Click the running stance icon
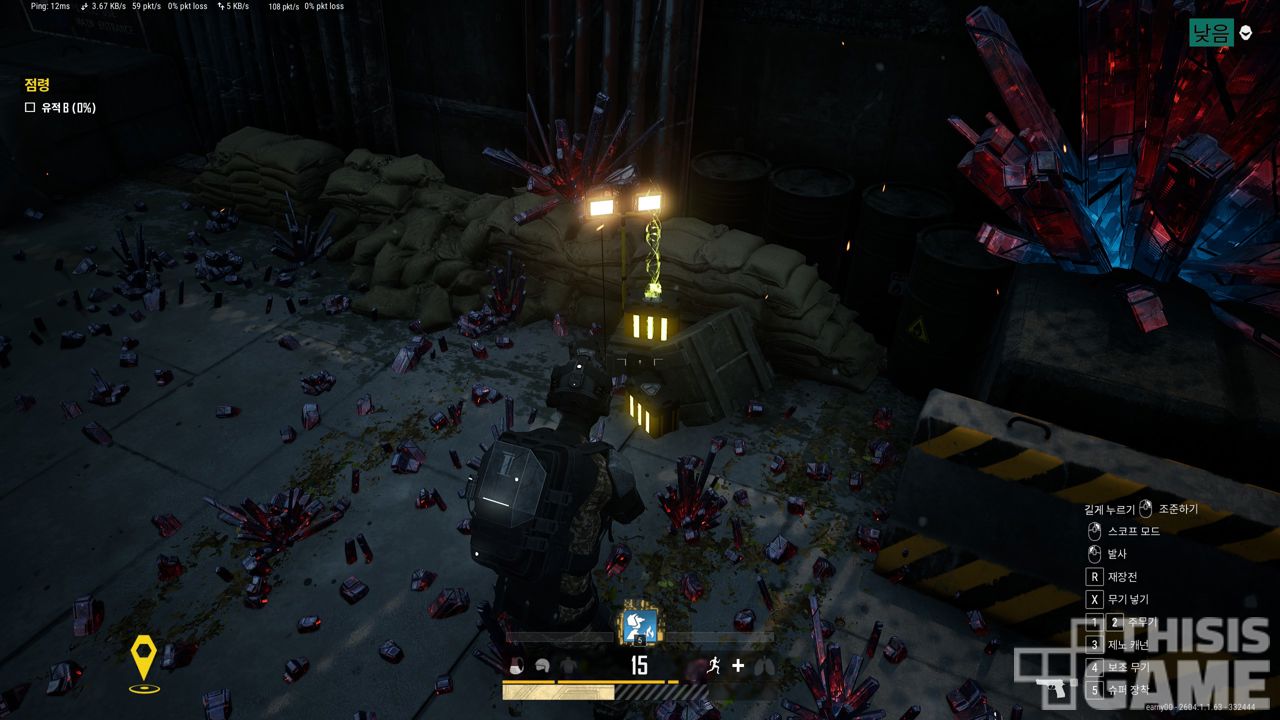 (713, 666)
